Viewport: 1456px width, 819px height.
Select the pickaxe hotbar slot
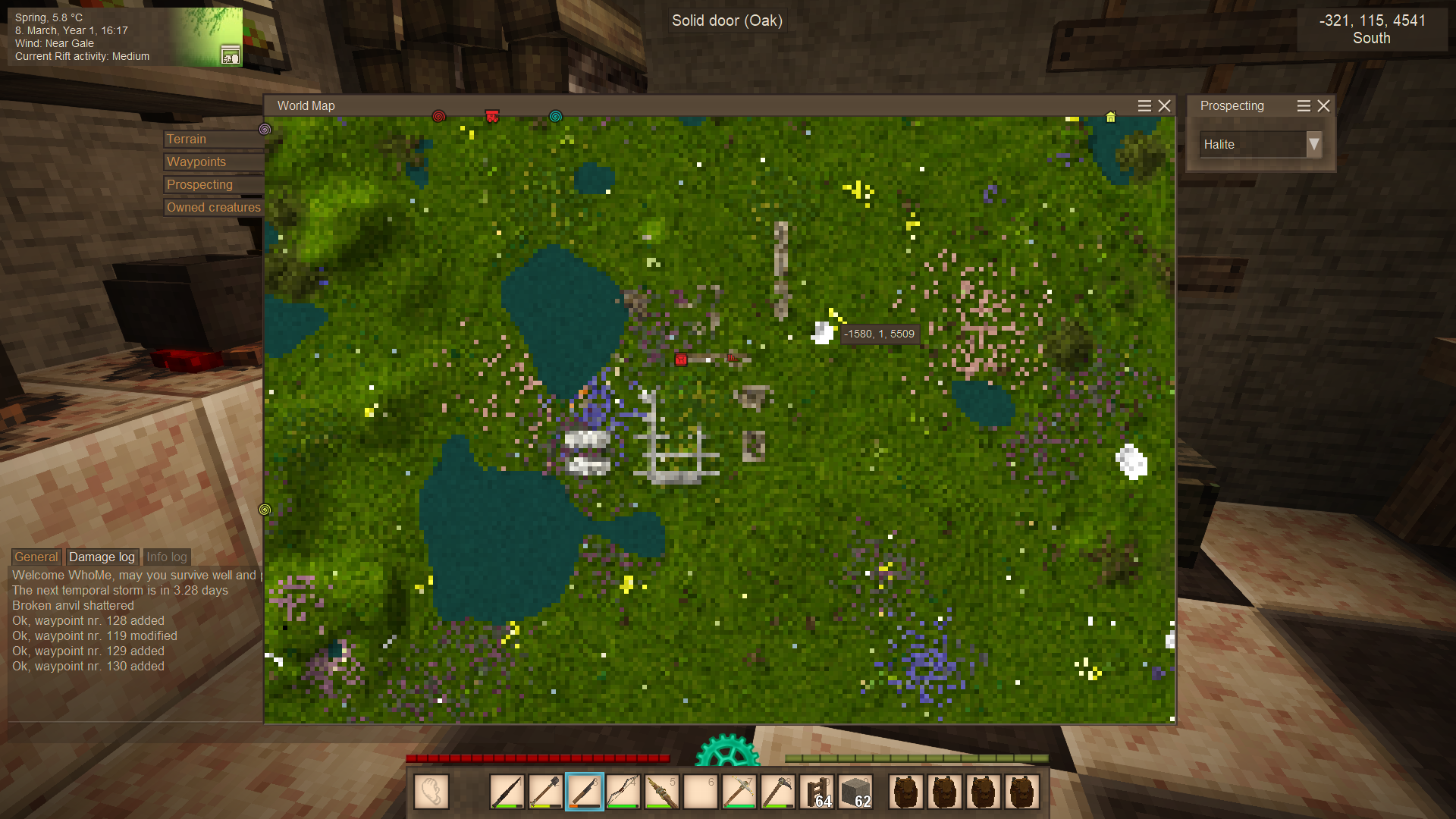(x=739, y=792)
